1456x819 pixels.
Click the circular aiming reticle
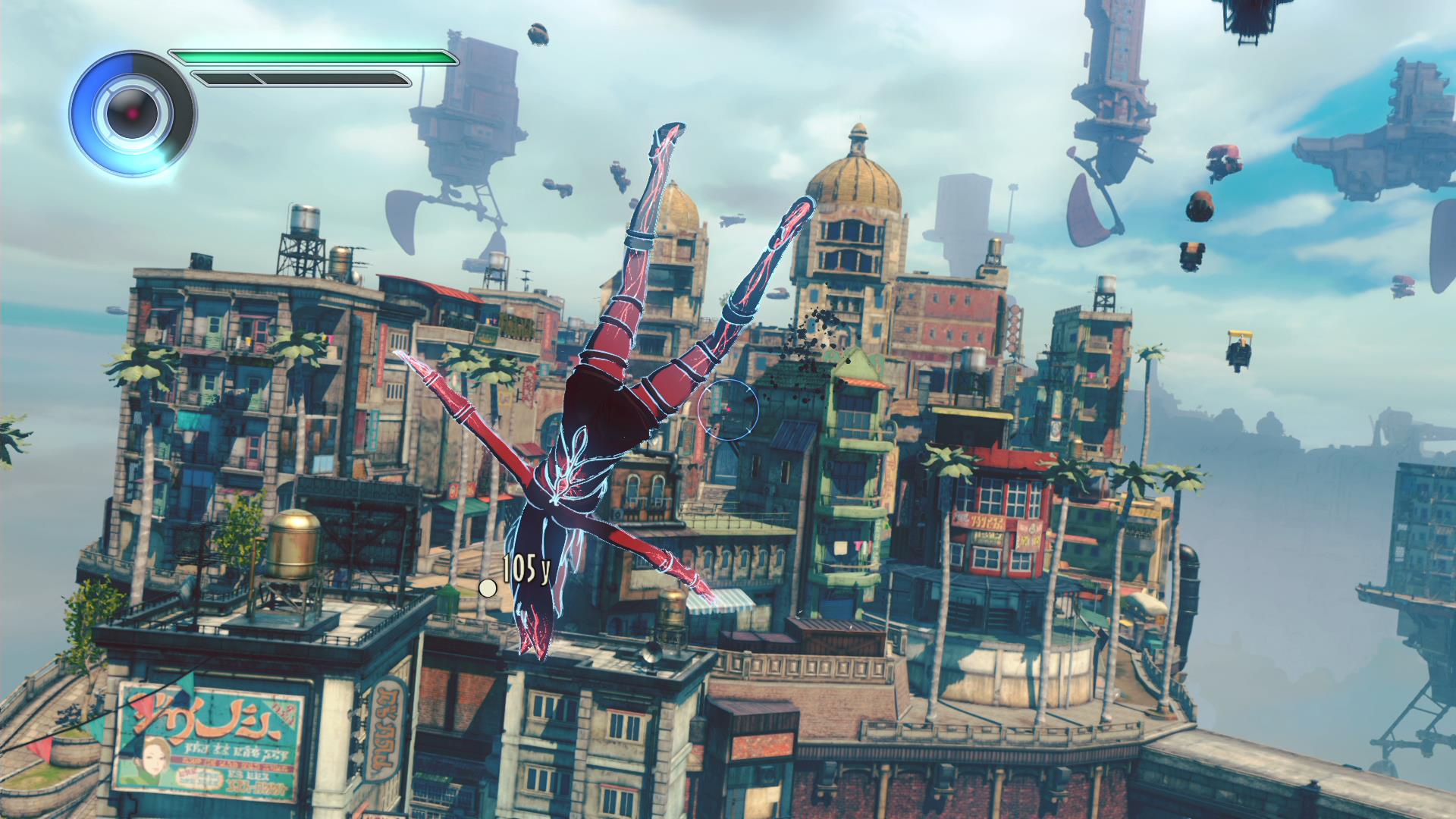(x=728, y=409)
